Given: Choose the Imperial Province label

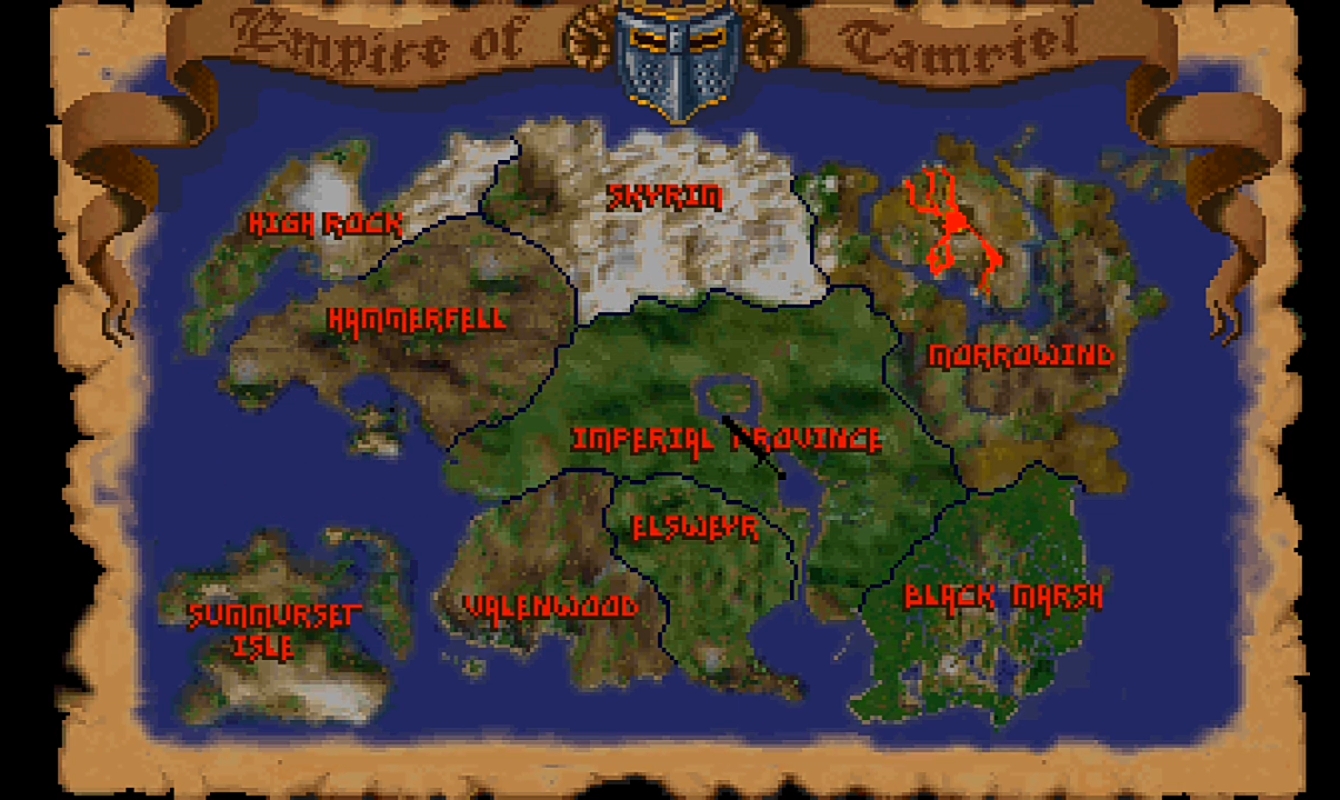Looking at the screenshot, I should [x=727, y=440].
